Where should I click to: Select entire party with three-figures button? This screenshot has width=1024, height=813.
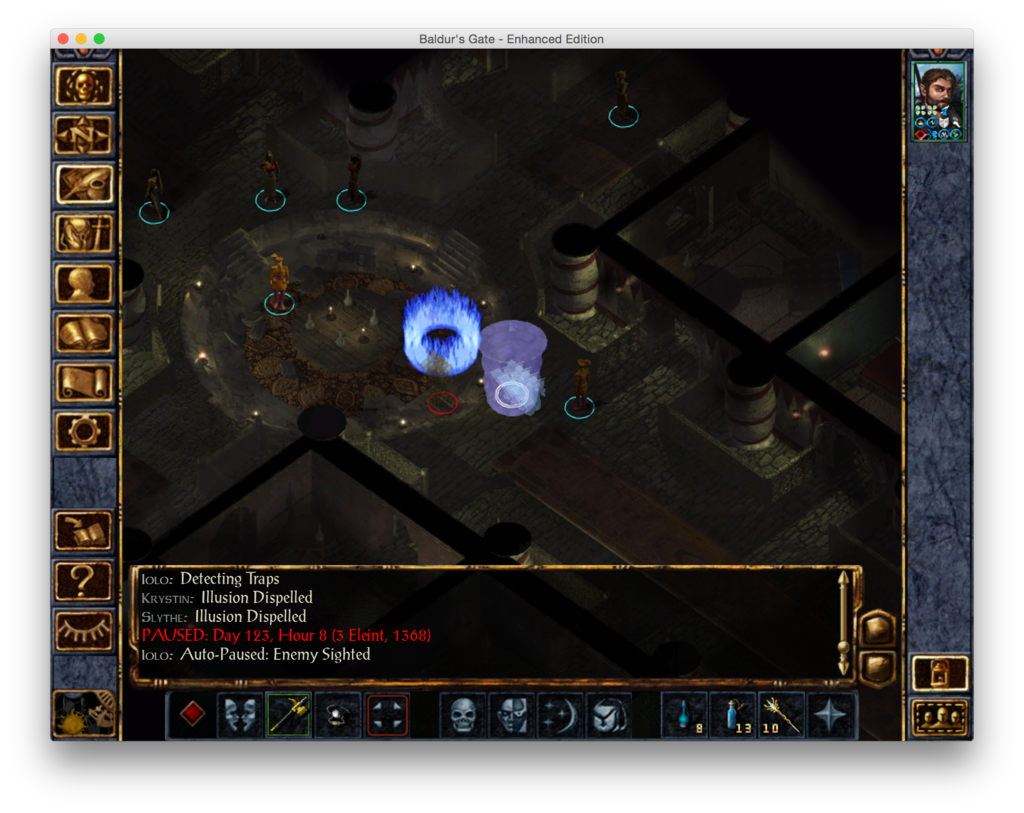tap(940, 717)
